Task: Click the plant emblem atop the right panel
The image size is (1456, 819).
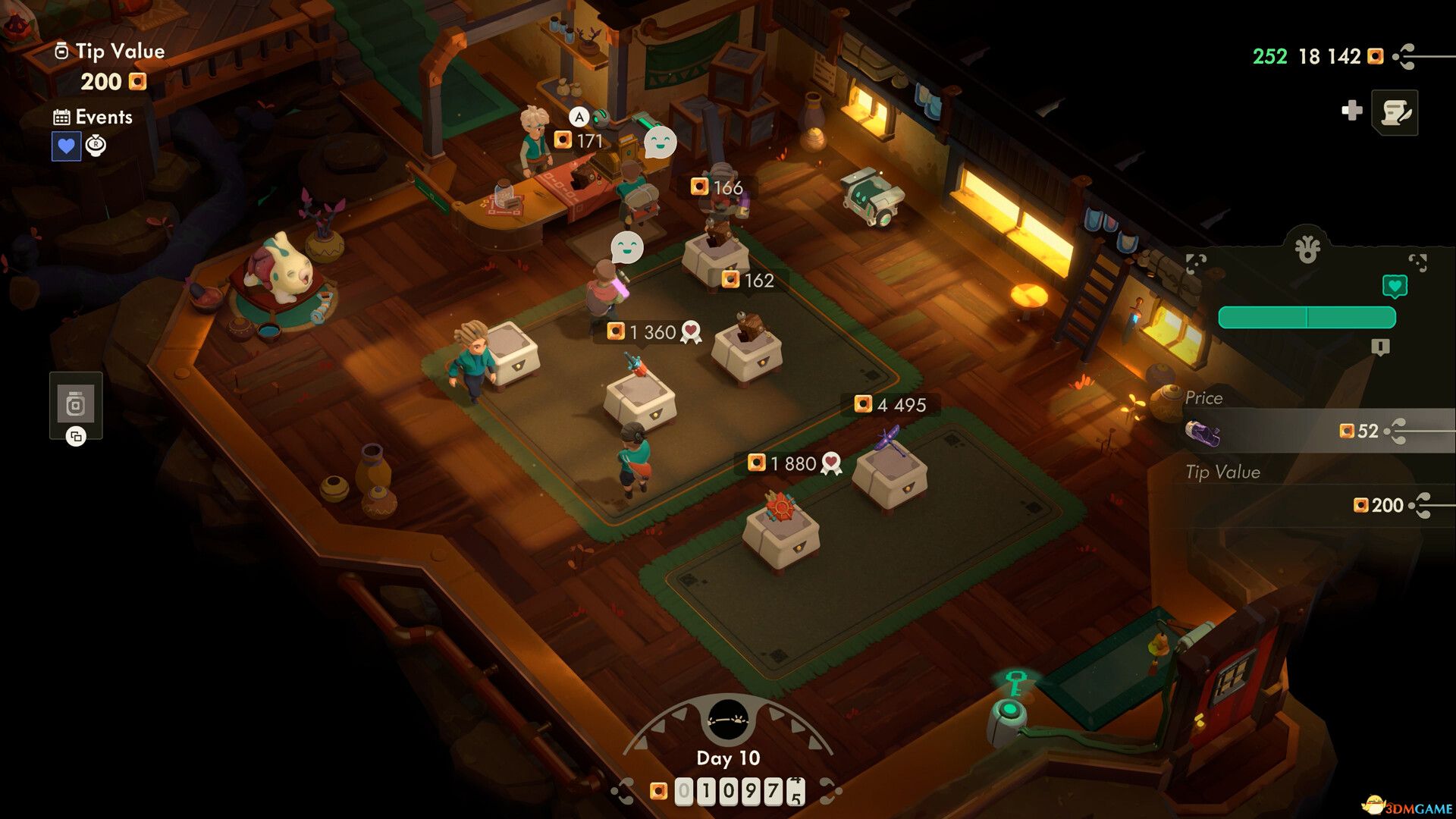Action: click(1307, 247)
